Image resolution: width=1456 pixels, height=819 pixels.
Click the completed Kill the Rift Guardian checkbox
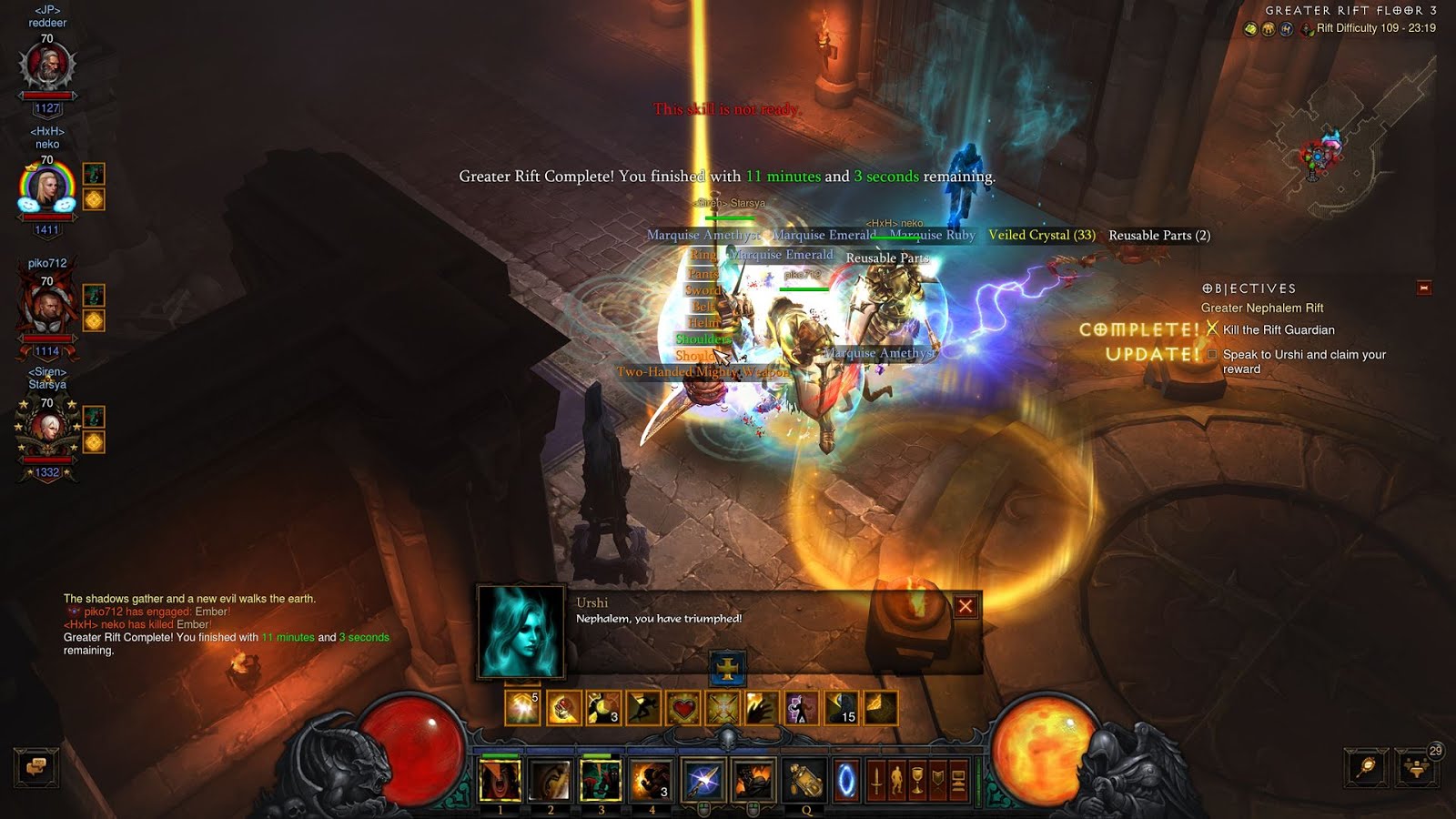(x=1212, y=329)
